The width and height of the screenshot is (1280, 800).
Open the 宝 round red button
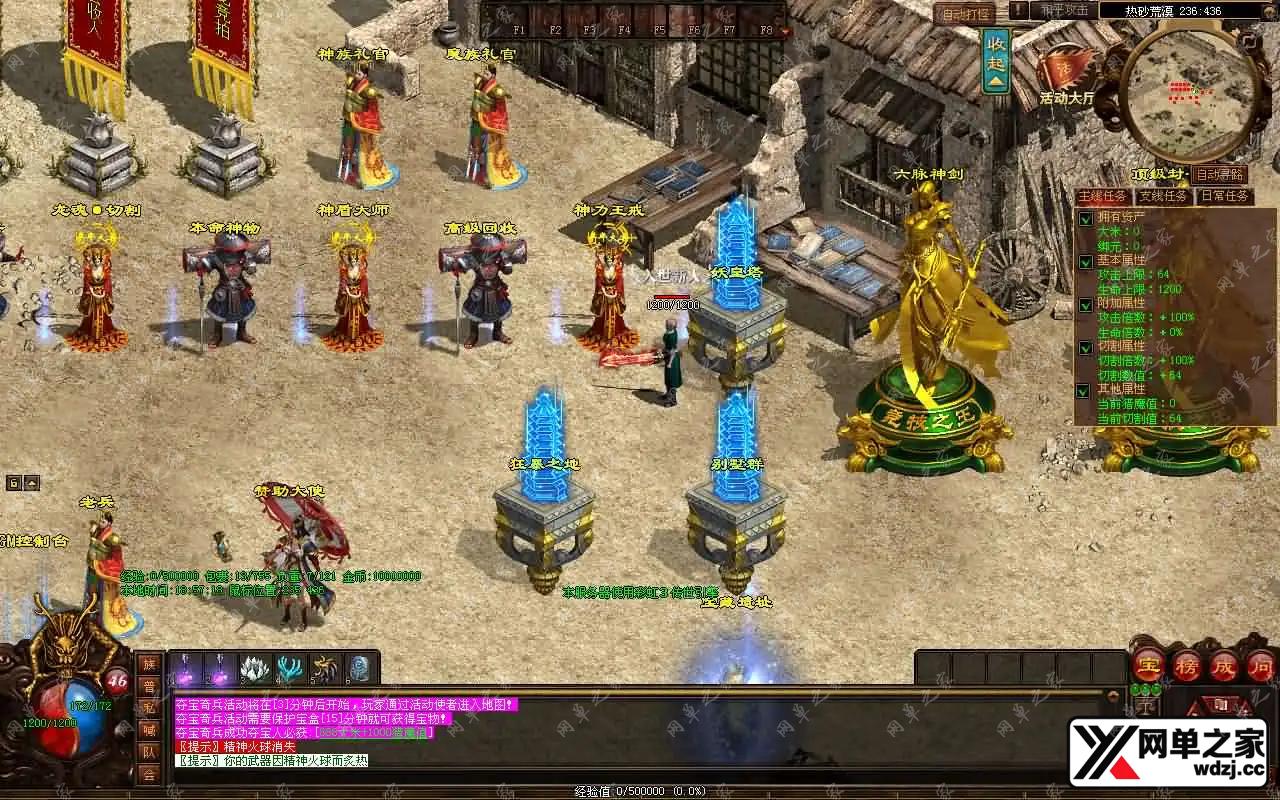(1149, 665)
